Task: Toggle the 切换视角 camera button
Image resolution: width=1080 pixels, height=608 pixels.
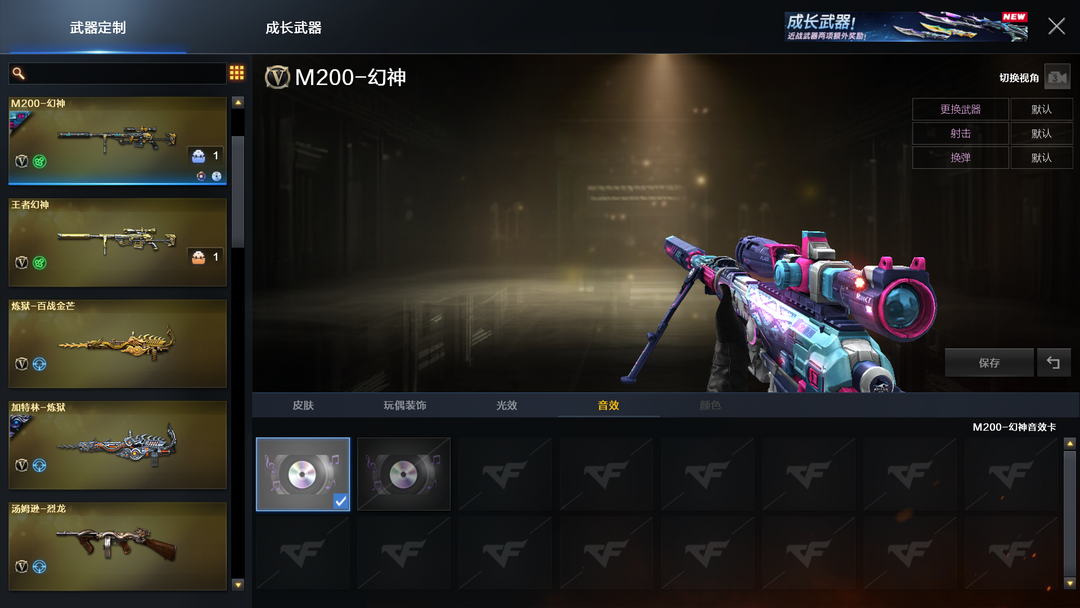Action: pos(1056,78)
